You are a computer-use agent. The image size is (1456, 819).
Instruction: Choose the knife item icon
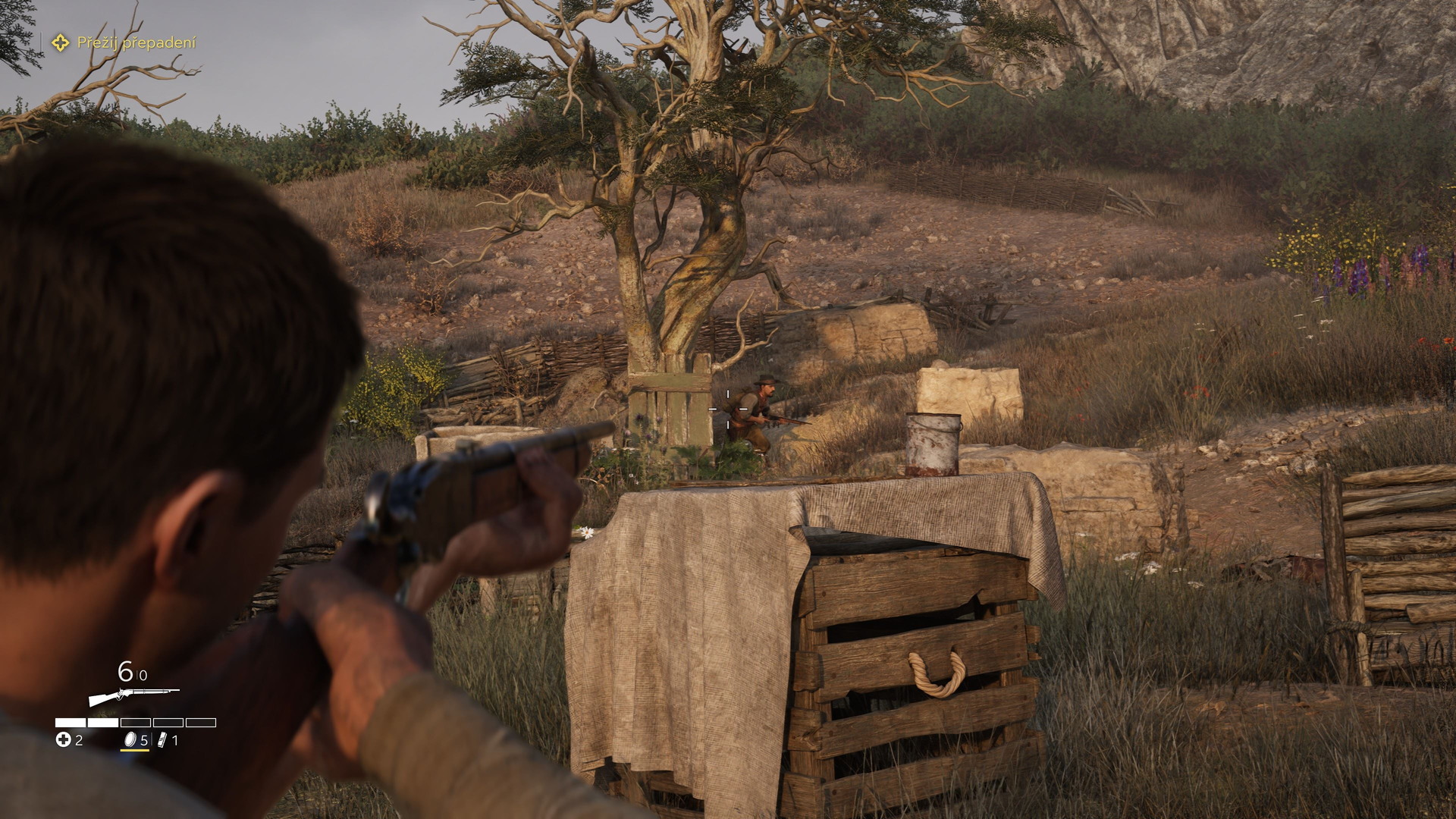pos(162,739)
